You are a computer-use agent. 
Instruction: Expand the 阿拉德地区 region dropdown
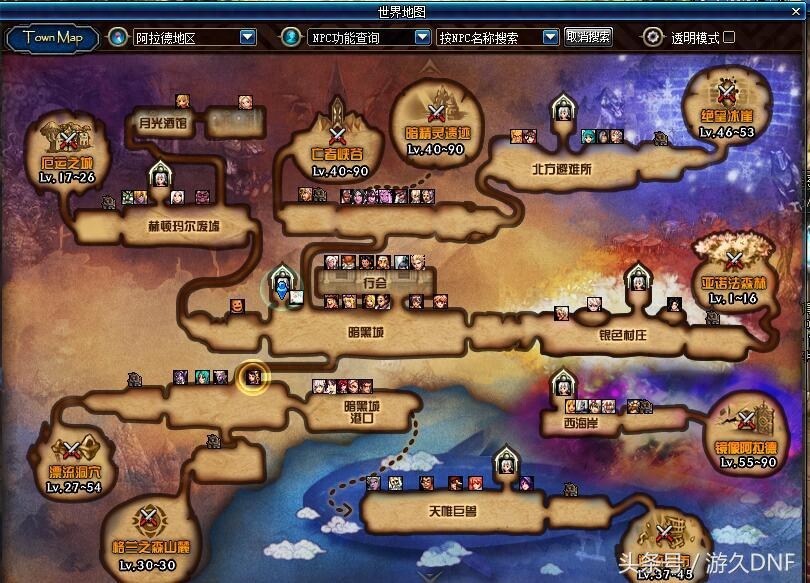248,38
